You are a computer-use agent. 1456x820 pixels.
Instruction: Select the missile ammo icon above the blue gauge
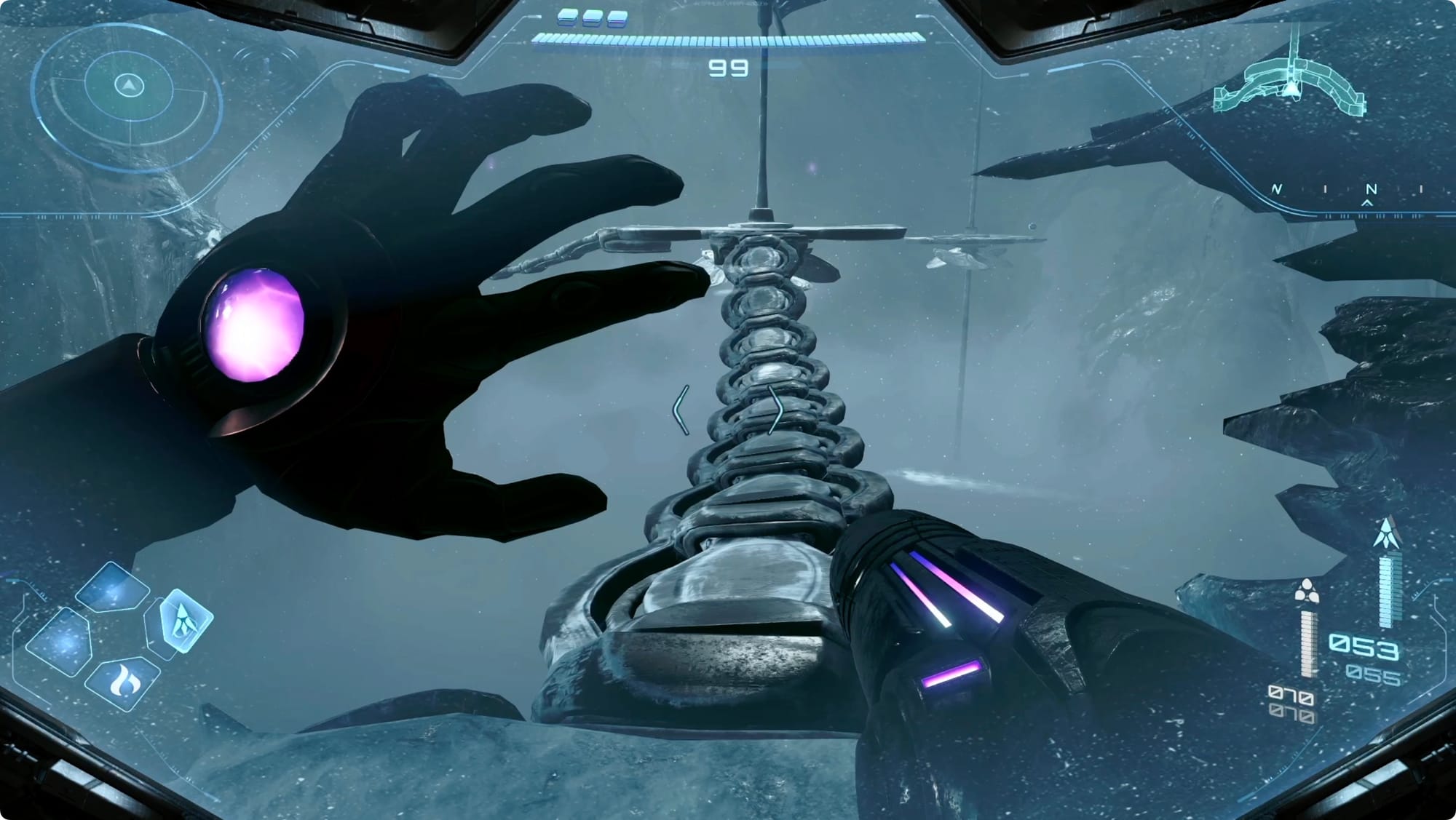(x=1388, y=535)
